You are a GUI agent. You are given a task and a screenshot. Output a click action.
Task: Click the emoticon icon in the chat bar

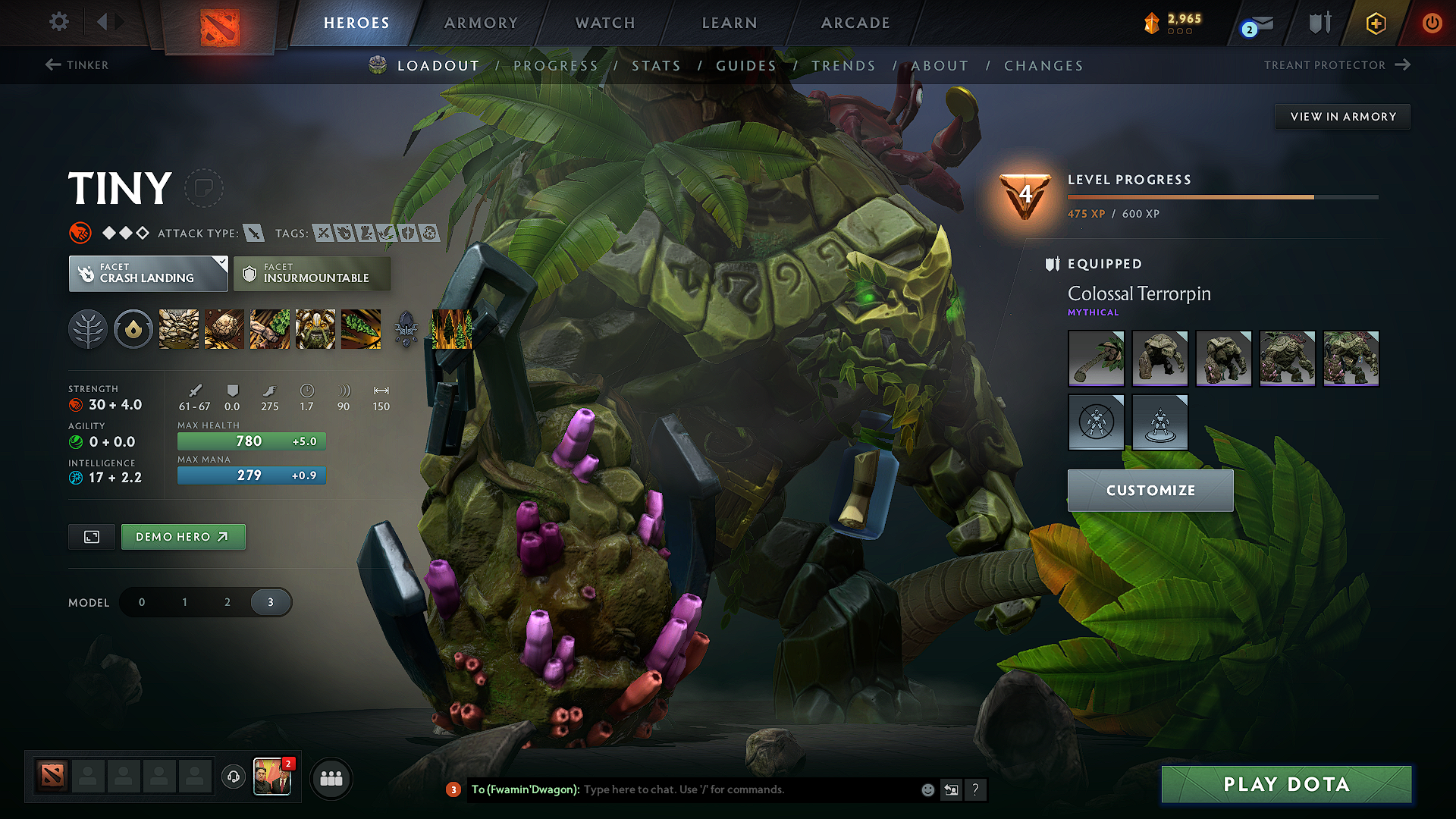[927, 789]
